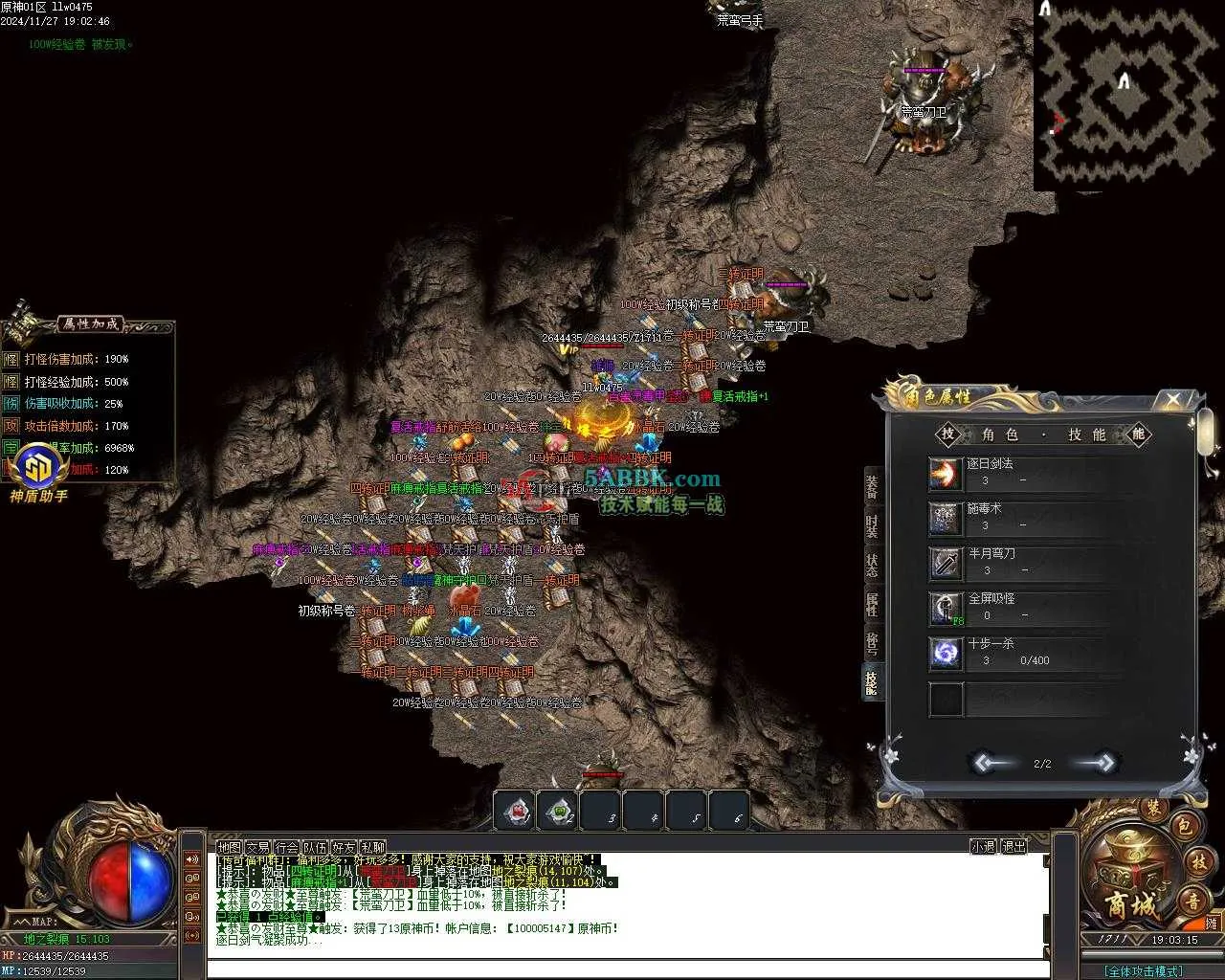This screenshot has width=1225, height=980.
Task: Click the 神盾助手 assistant icon
Action: click(x=39, y=470)
